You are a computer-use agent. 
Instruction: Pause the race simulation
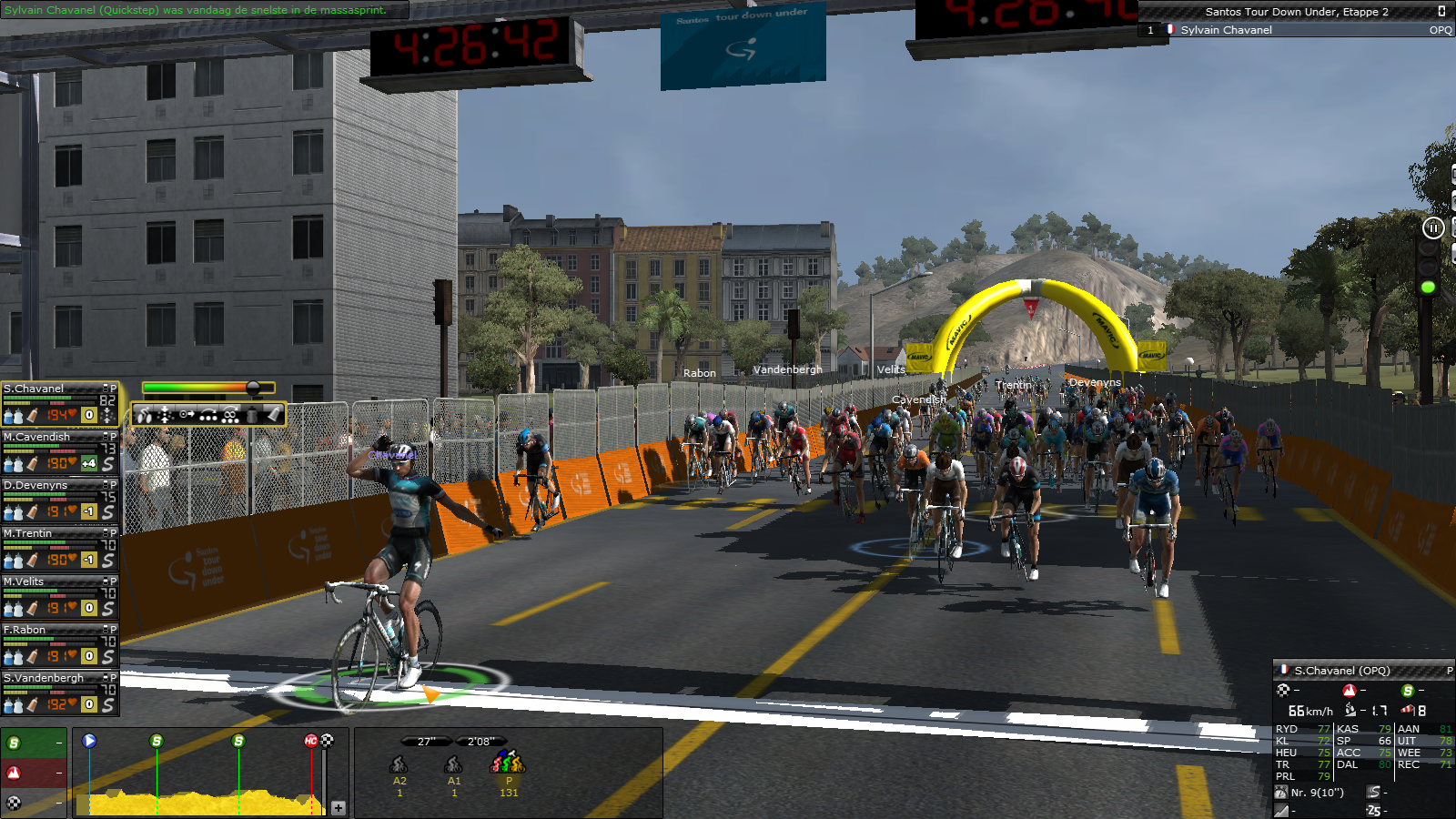tap(1432, 228)
